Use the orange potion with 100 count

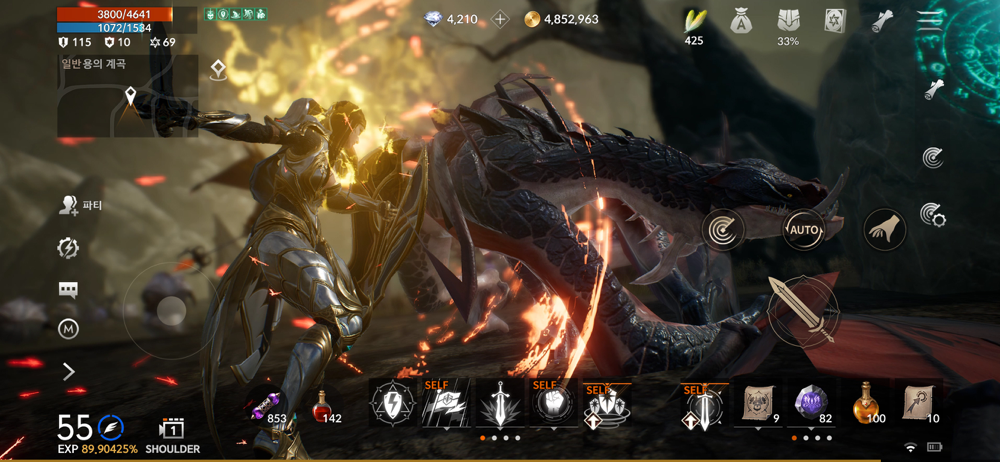click(x=867, y=403)
